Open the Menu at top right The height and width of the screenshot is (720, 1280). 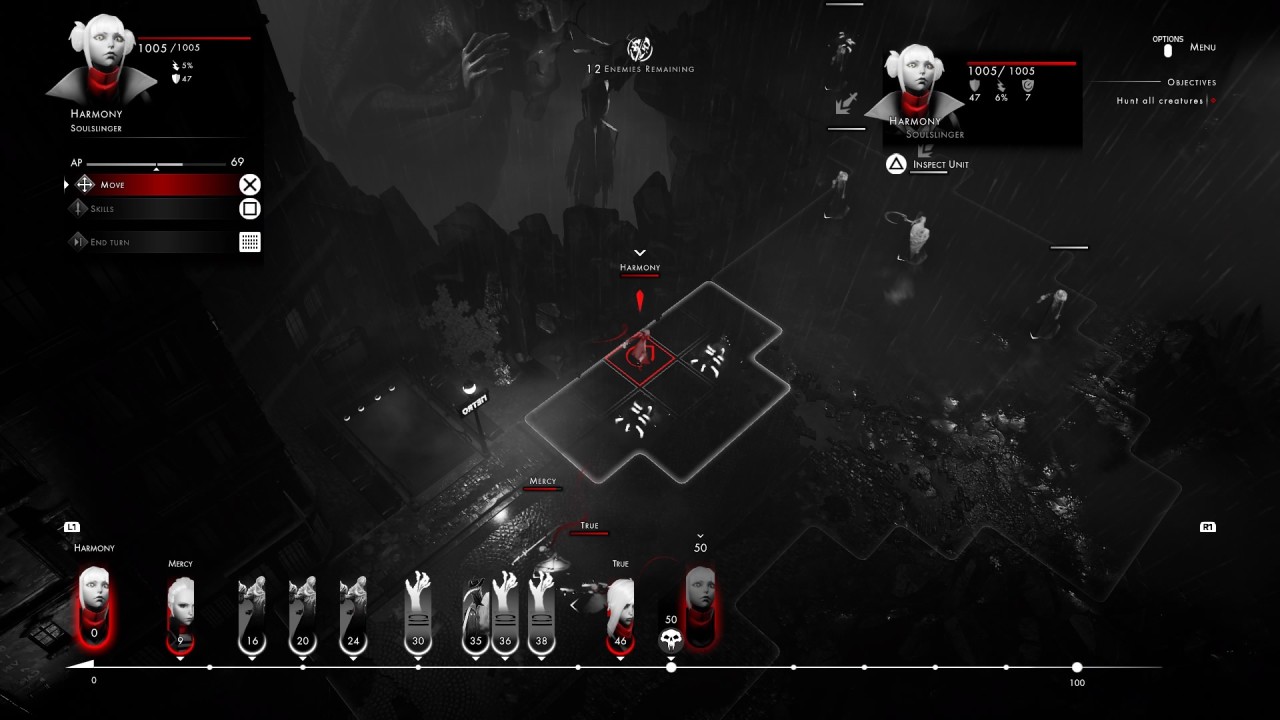coord(1202,47)
